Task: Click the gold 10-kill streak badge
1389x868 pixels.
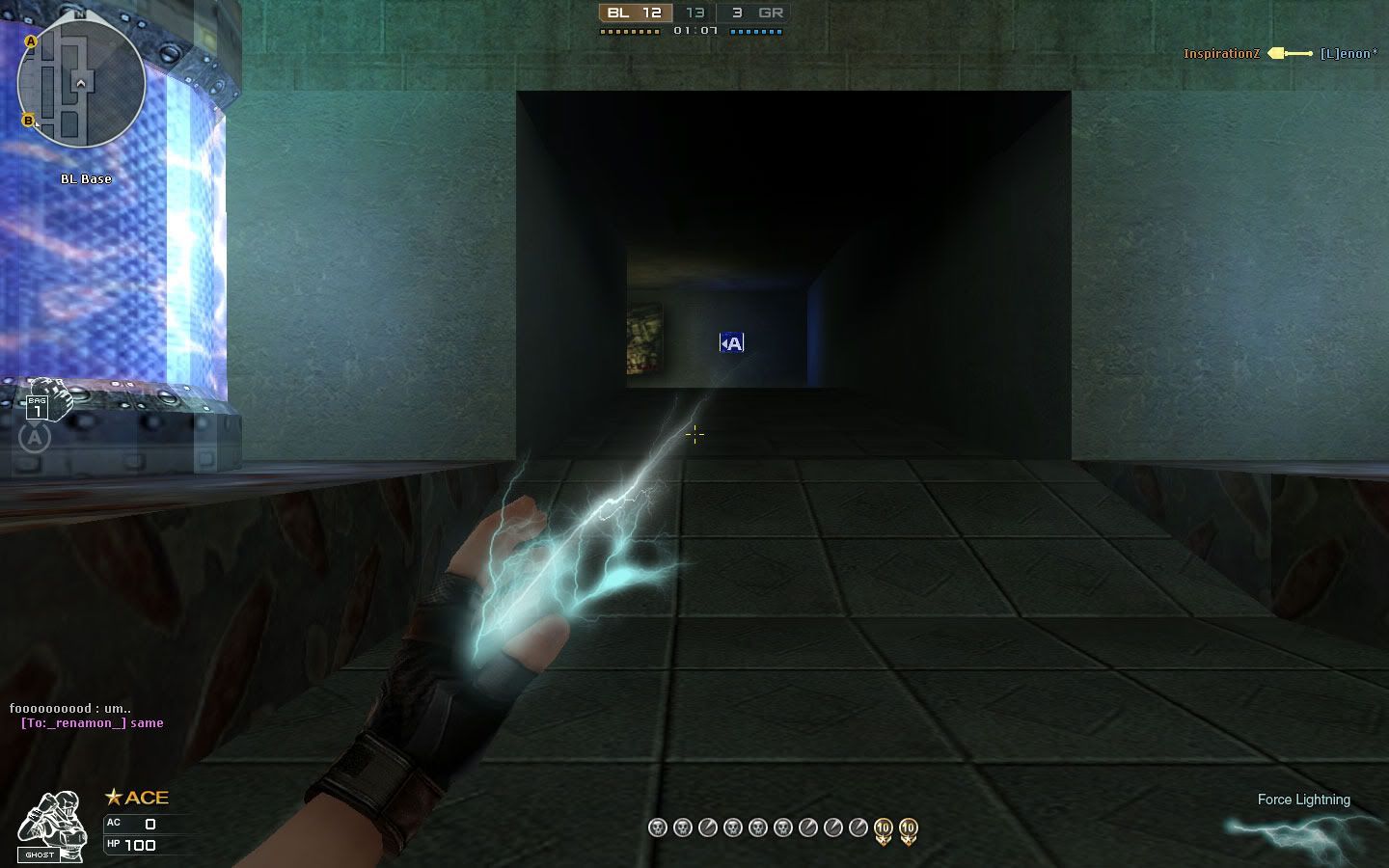Action: (883, 827)
